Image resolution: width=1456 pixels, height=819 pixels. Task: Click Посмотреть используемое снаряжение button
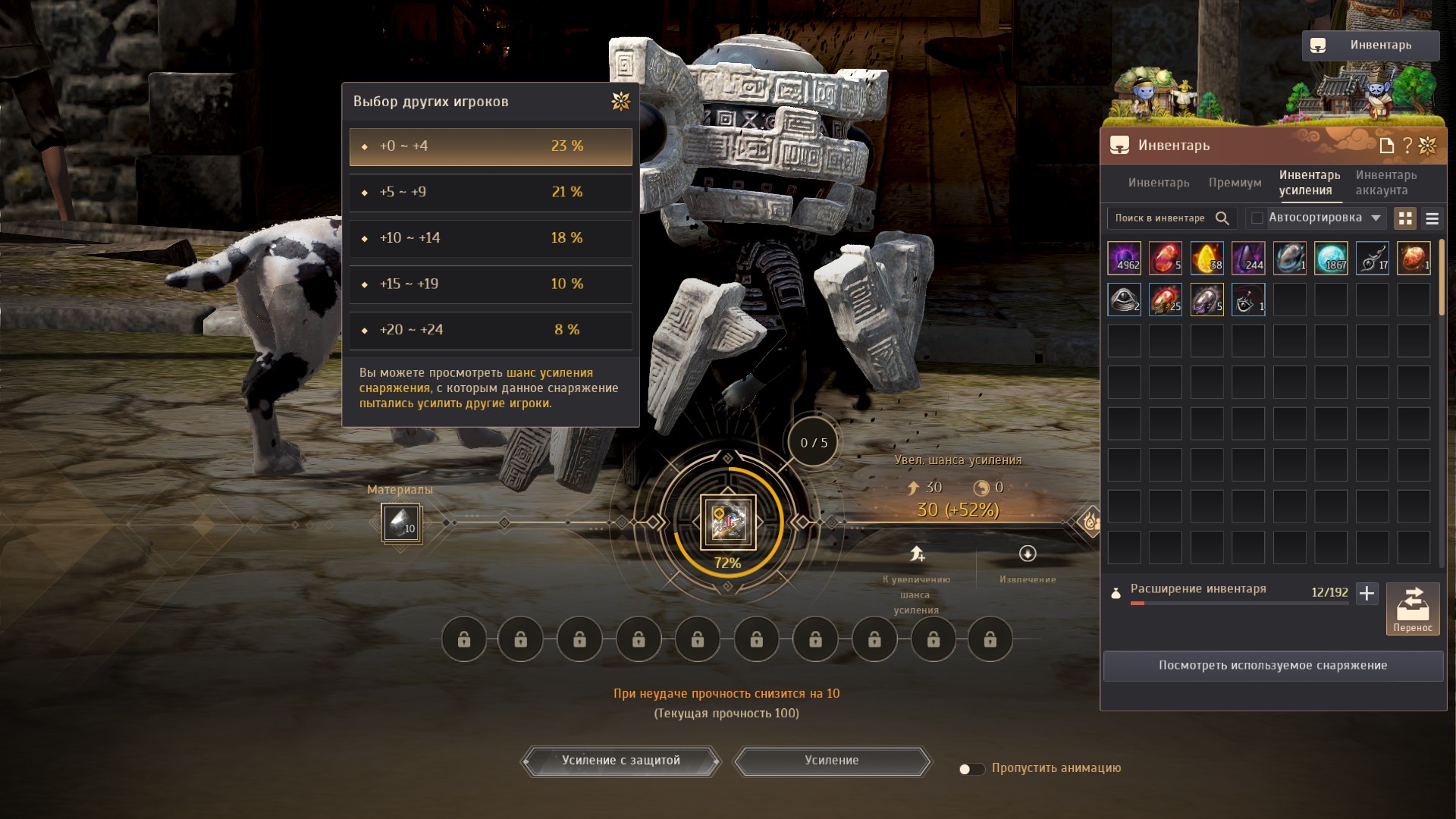tap(1272, 666)
